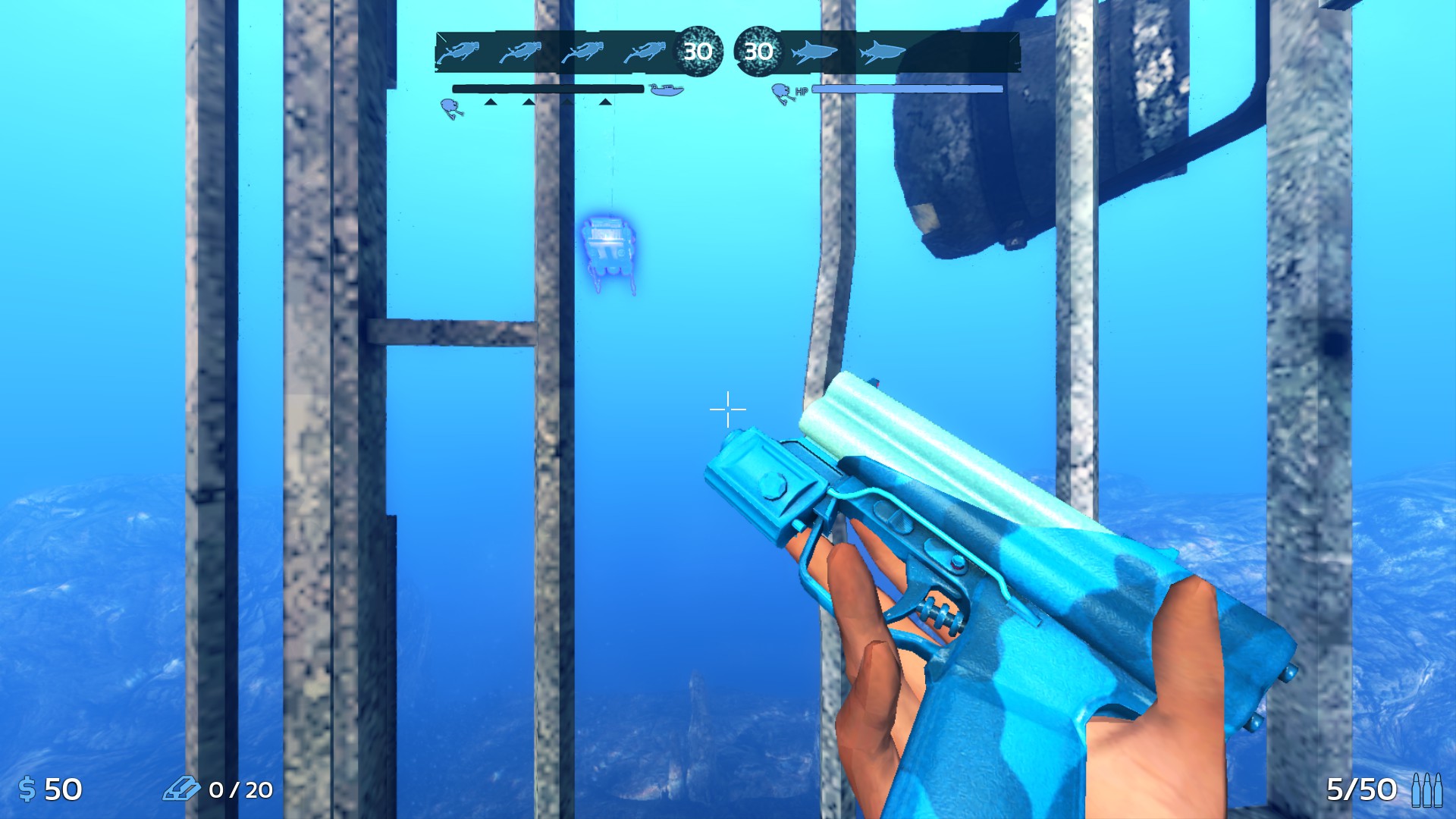The image size is (1456, 819).
Task: Click the rightmost shark icon in the HUD
Action: click(x=881, y=53)
